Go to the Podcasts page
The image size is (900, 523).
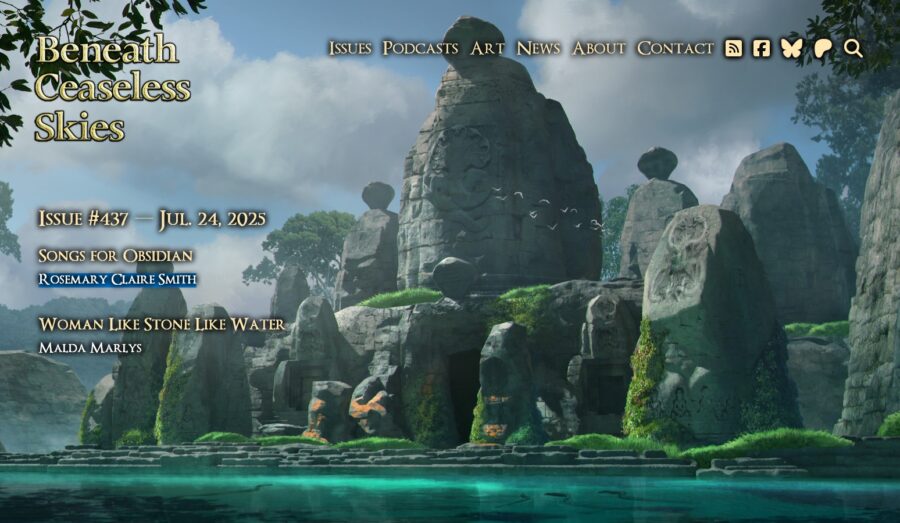421,48
